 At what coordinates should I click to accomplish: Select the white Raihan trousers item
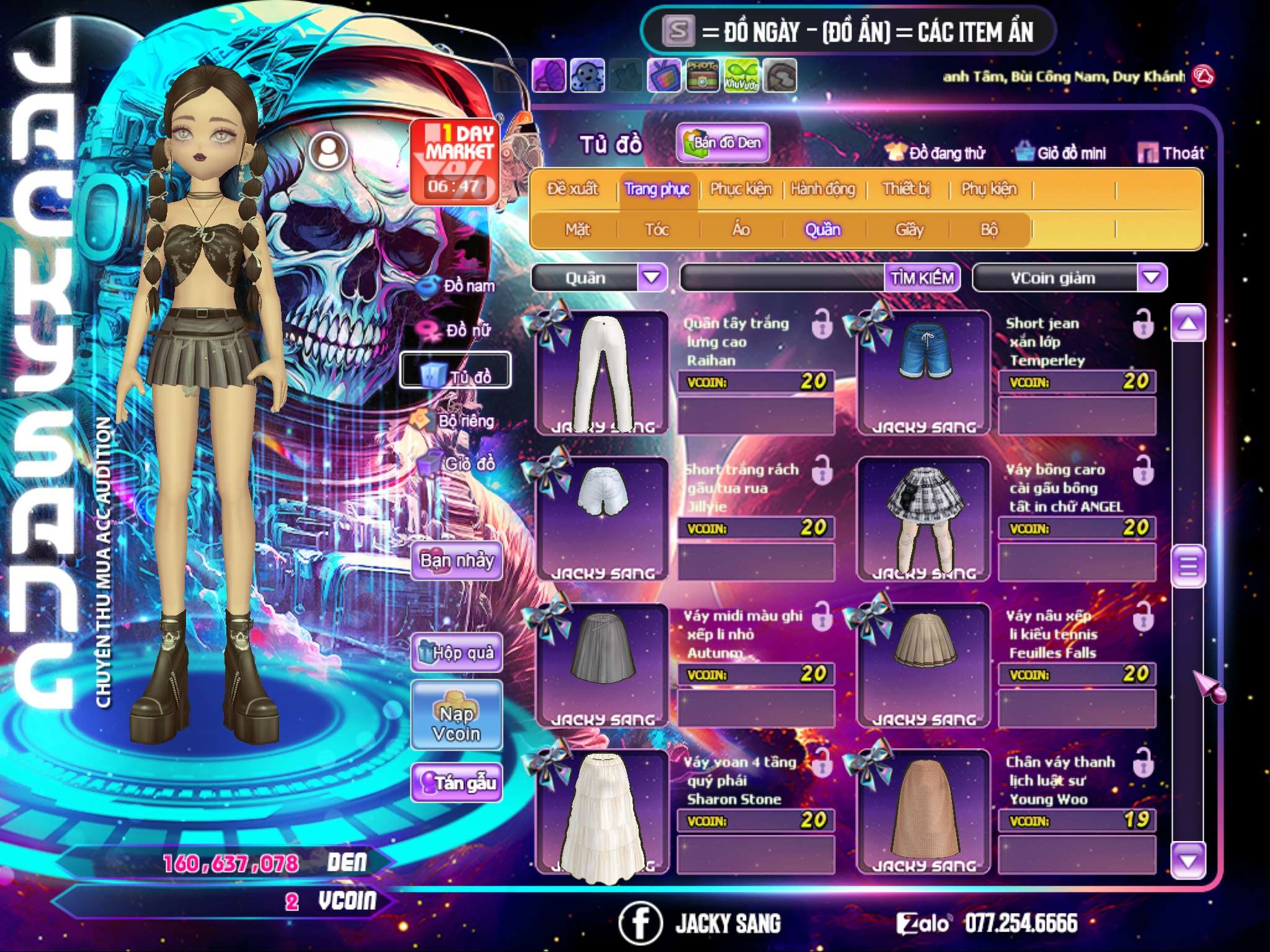[x=602, y=372]
